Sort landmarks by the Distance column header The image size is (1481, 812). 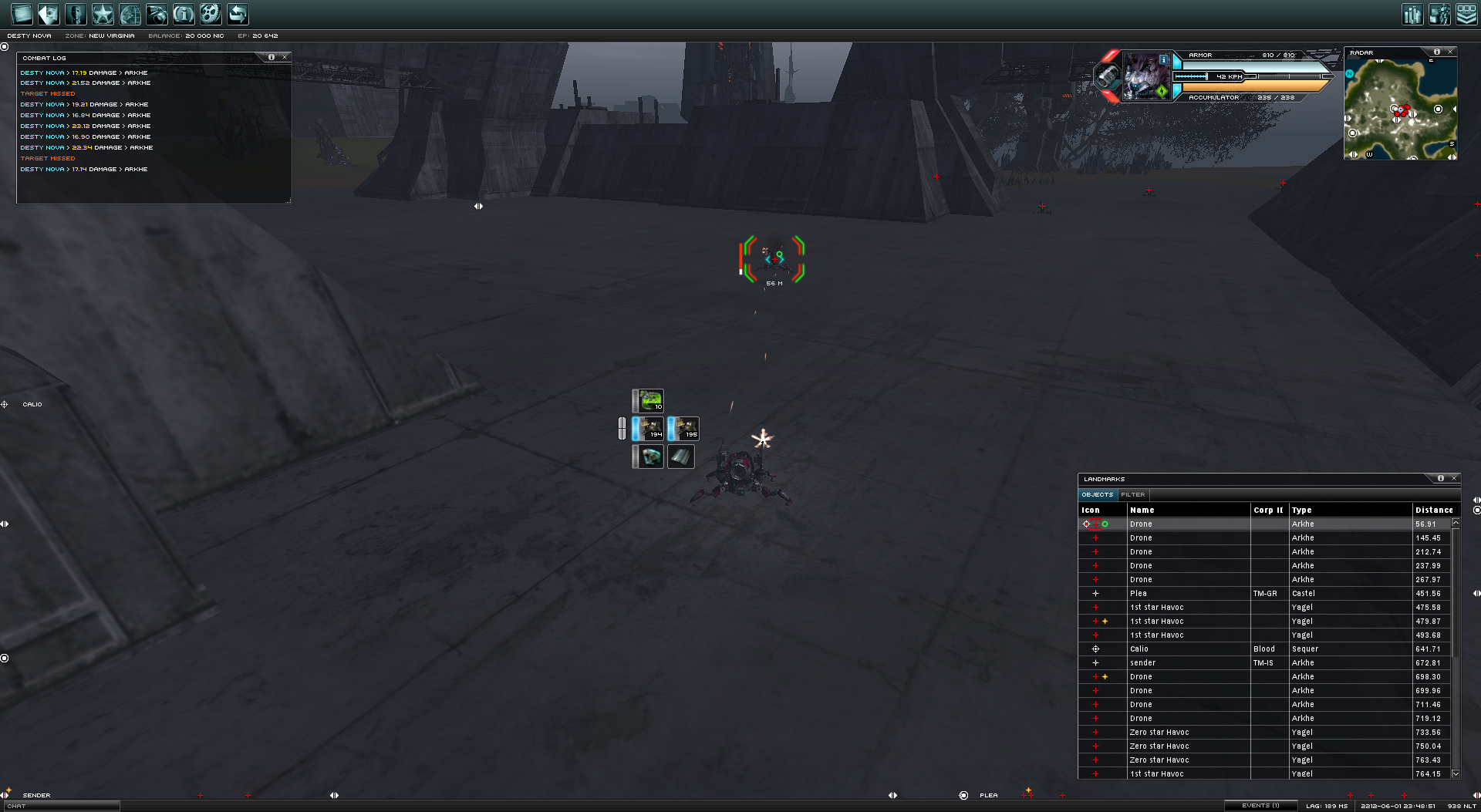(1433, 510)
